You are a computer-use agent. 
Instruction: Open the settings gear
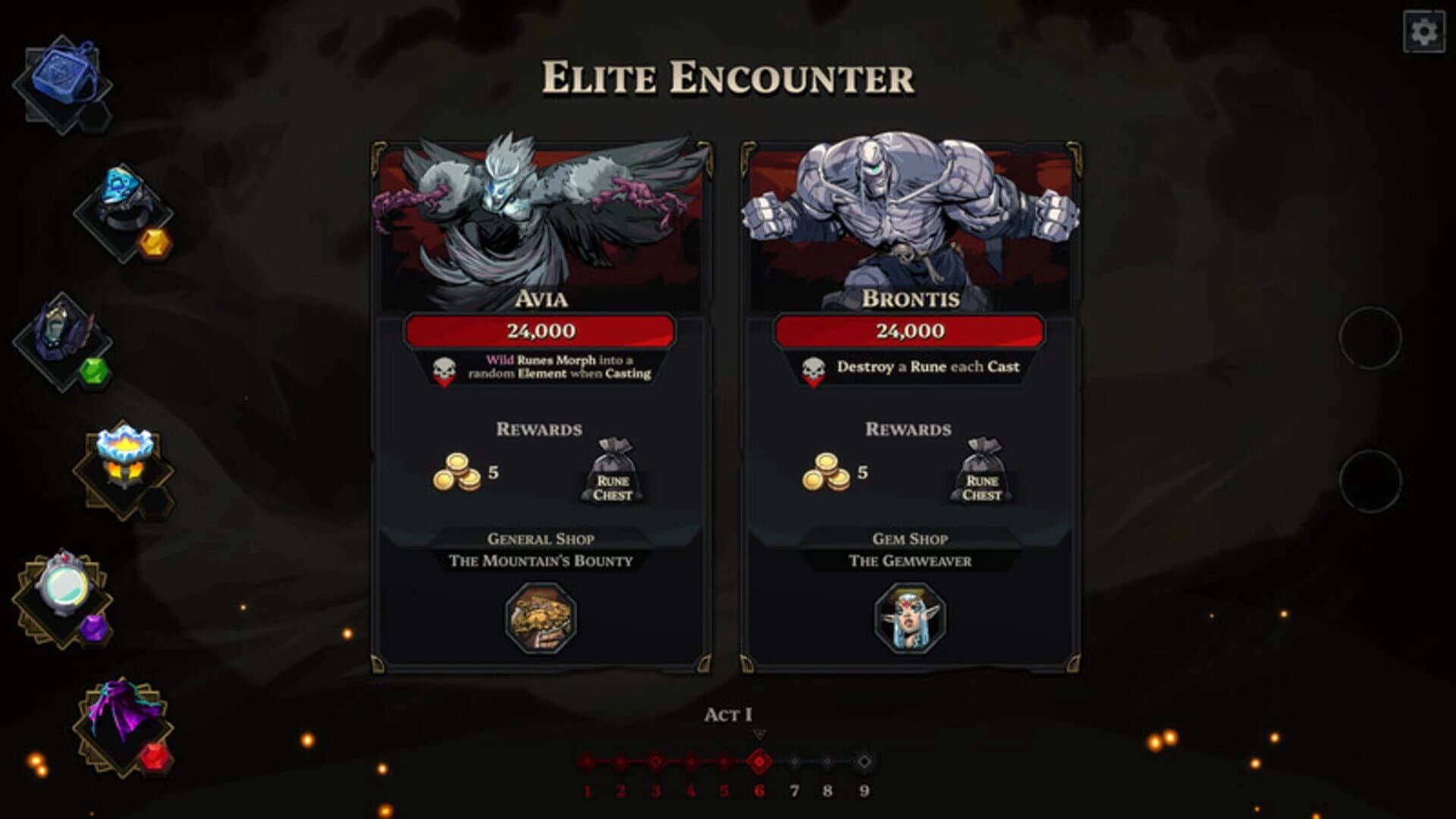(1424, 32)
